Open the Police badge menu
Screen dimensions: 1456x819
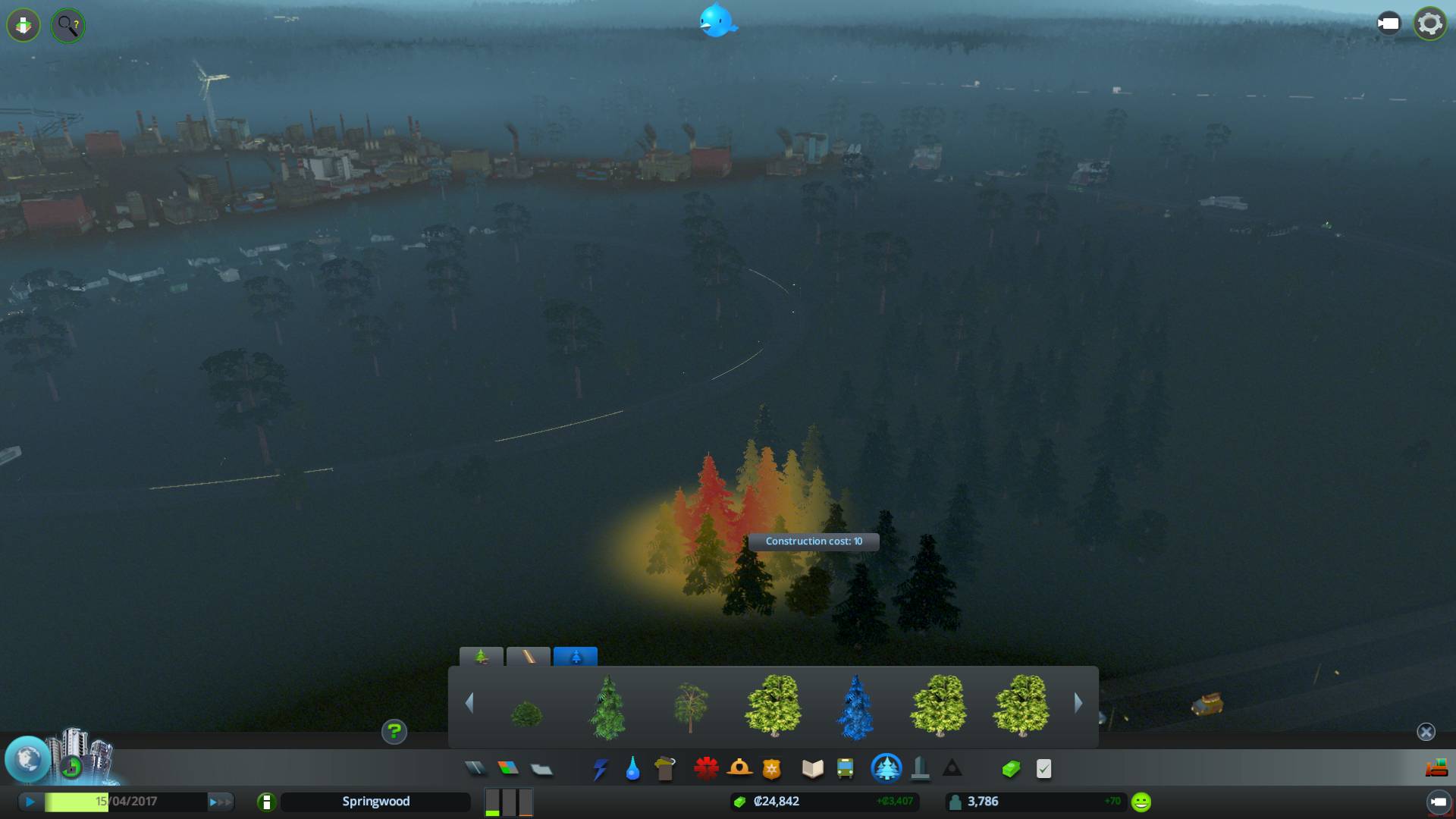tap(771, 770)
